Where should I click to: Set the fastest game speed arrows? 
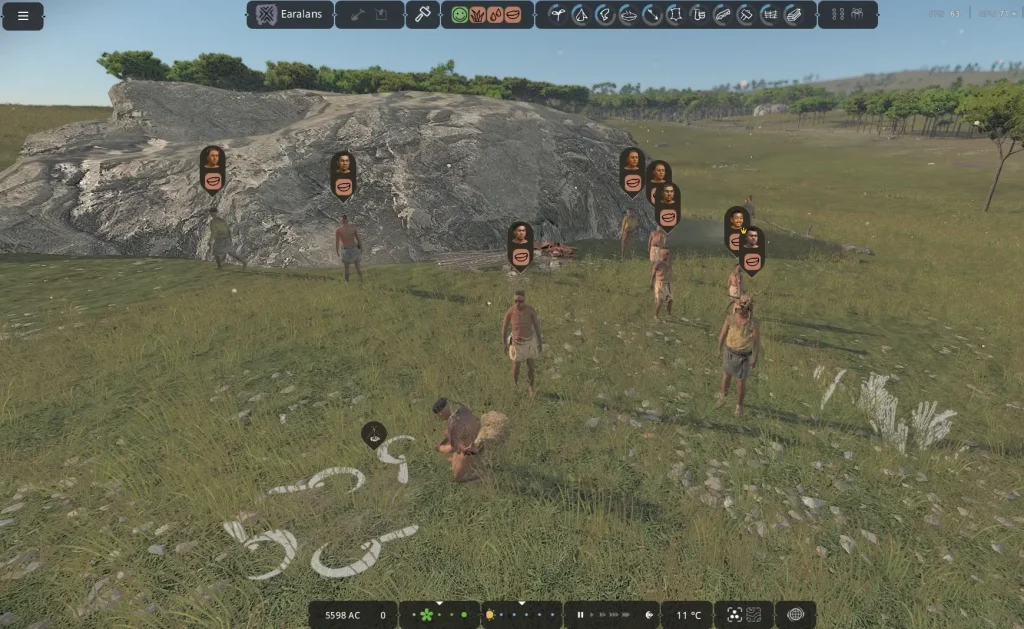click(625, 615)
